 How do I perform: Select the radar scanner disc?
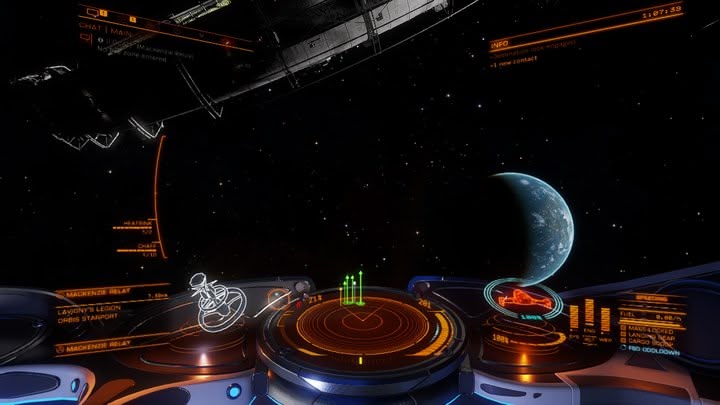[360, 327]
